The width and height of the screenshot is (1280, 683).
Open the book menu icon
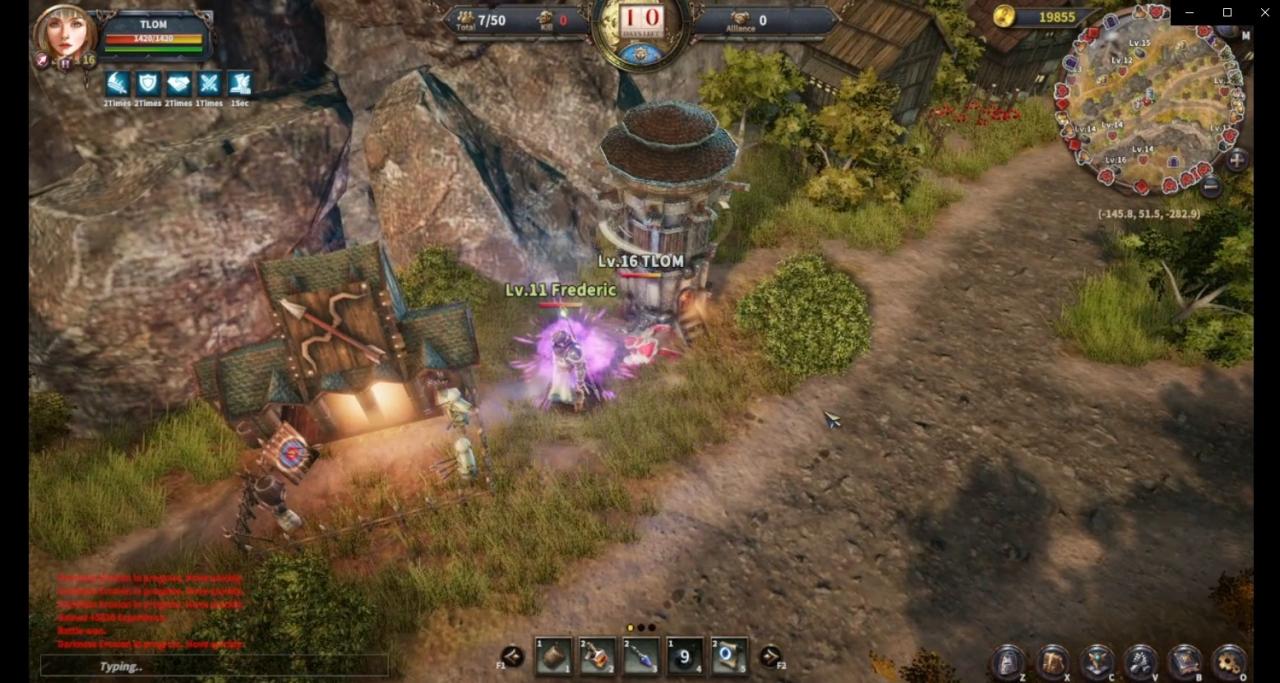[x=1185, y=661]
